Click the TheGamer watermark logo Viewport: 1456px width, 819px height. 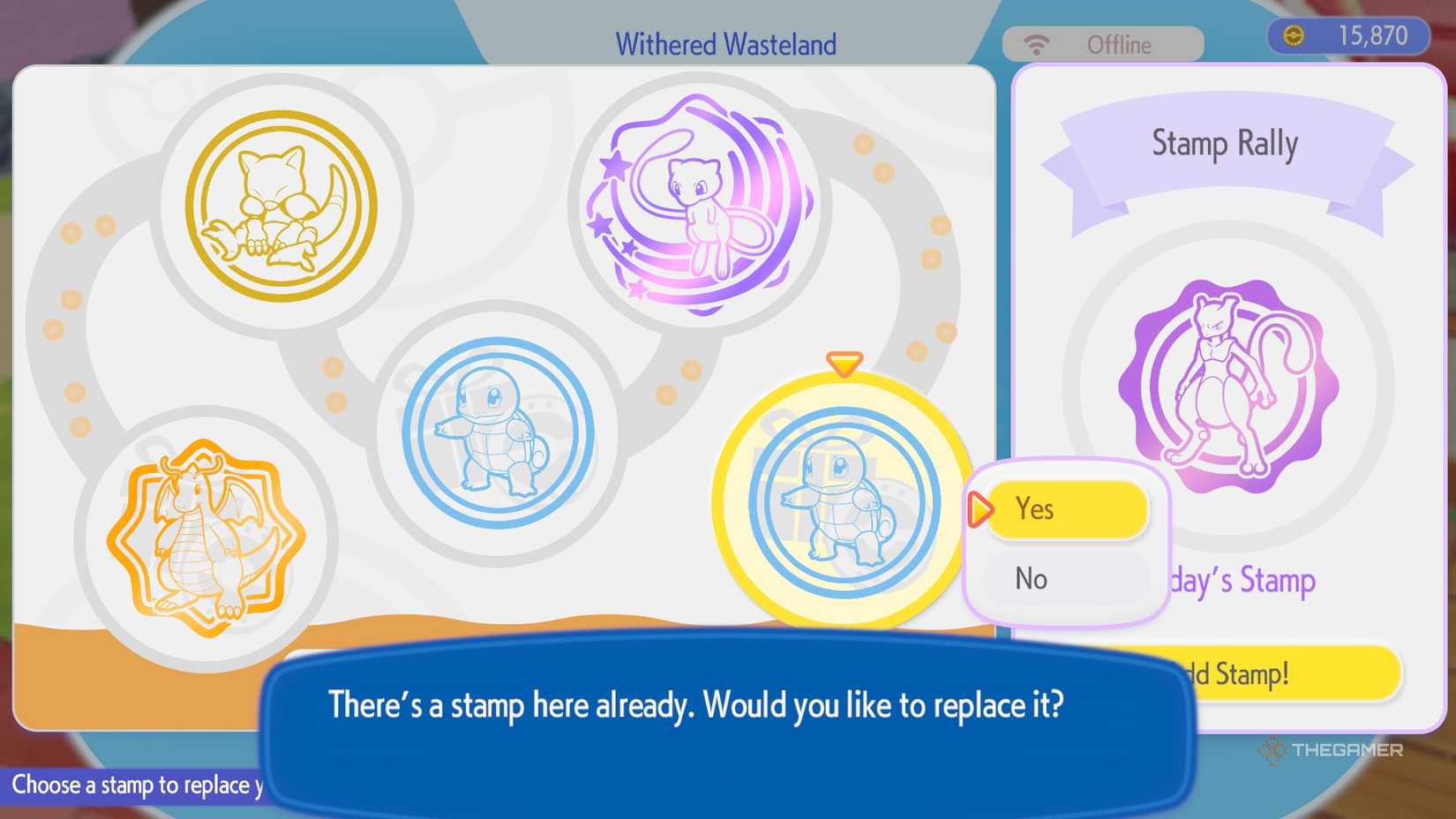click(1332, 751)
